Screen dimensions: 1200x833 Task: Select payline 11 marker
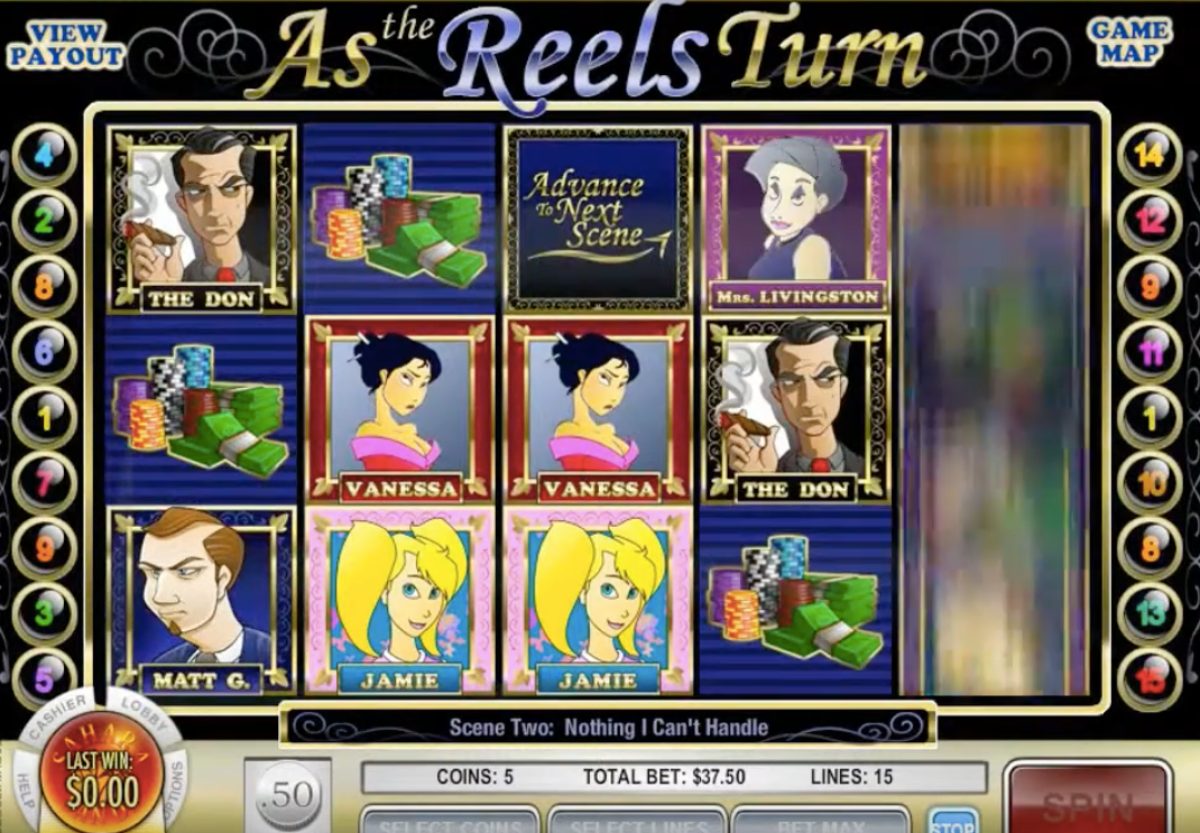pyautogui.click(x=1150, y=352)
